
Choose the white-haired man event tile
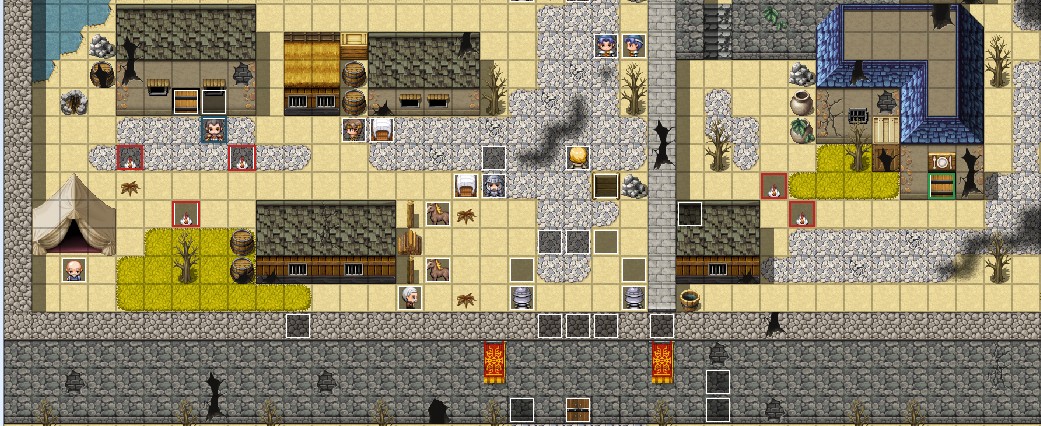[x=409, y=296]
